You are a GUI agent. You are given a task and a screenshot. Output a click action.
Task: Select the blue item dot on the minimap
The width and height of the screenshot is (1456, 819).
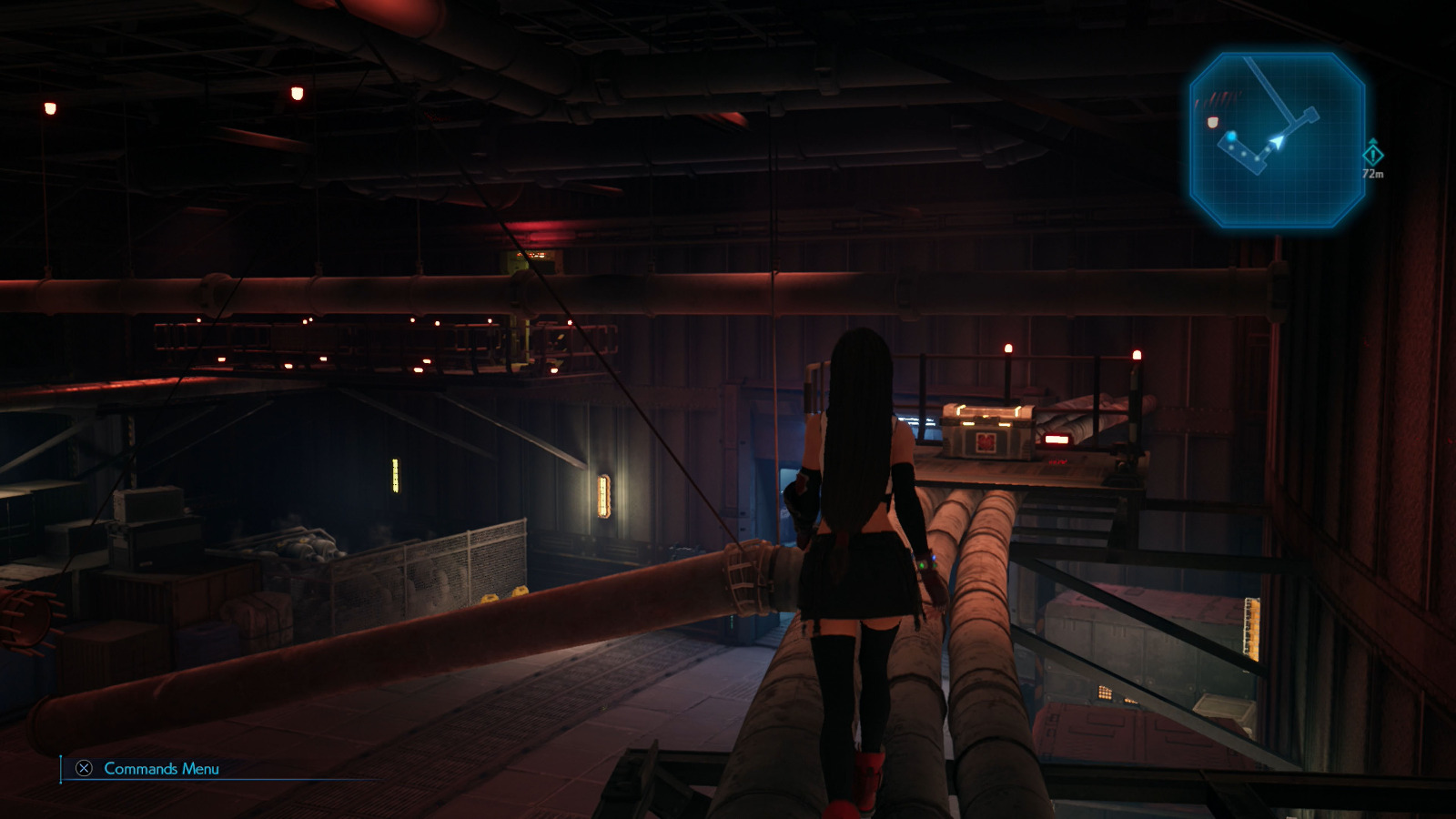pos(1231,136)
